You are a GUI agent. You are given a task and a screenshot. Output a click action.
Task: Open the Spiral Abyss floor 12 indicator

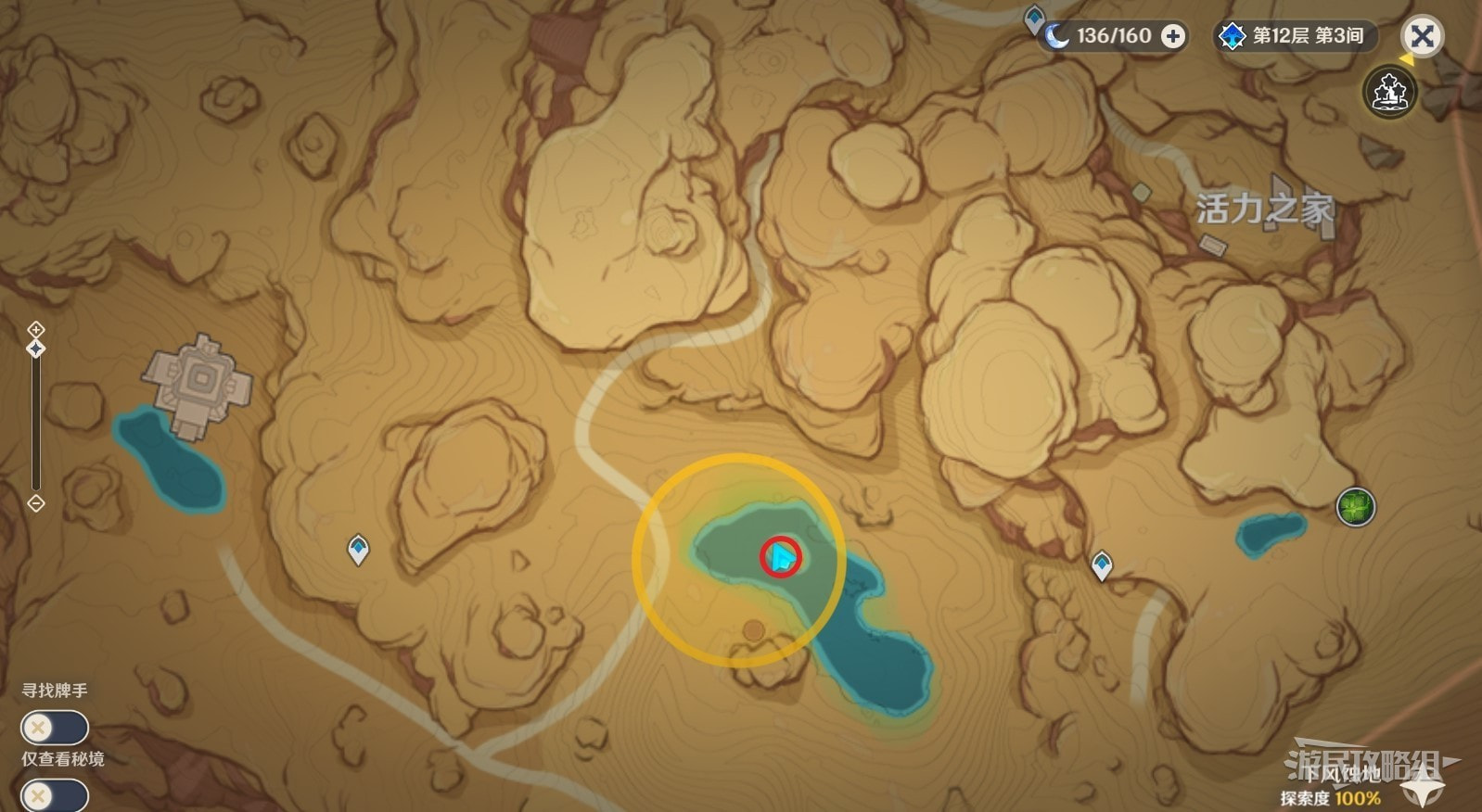pos(1296,36)
